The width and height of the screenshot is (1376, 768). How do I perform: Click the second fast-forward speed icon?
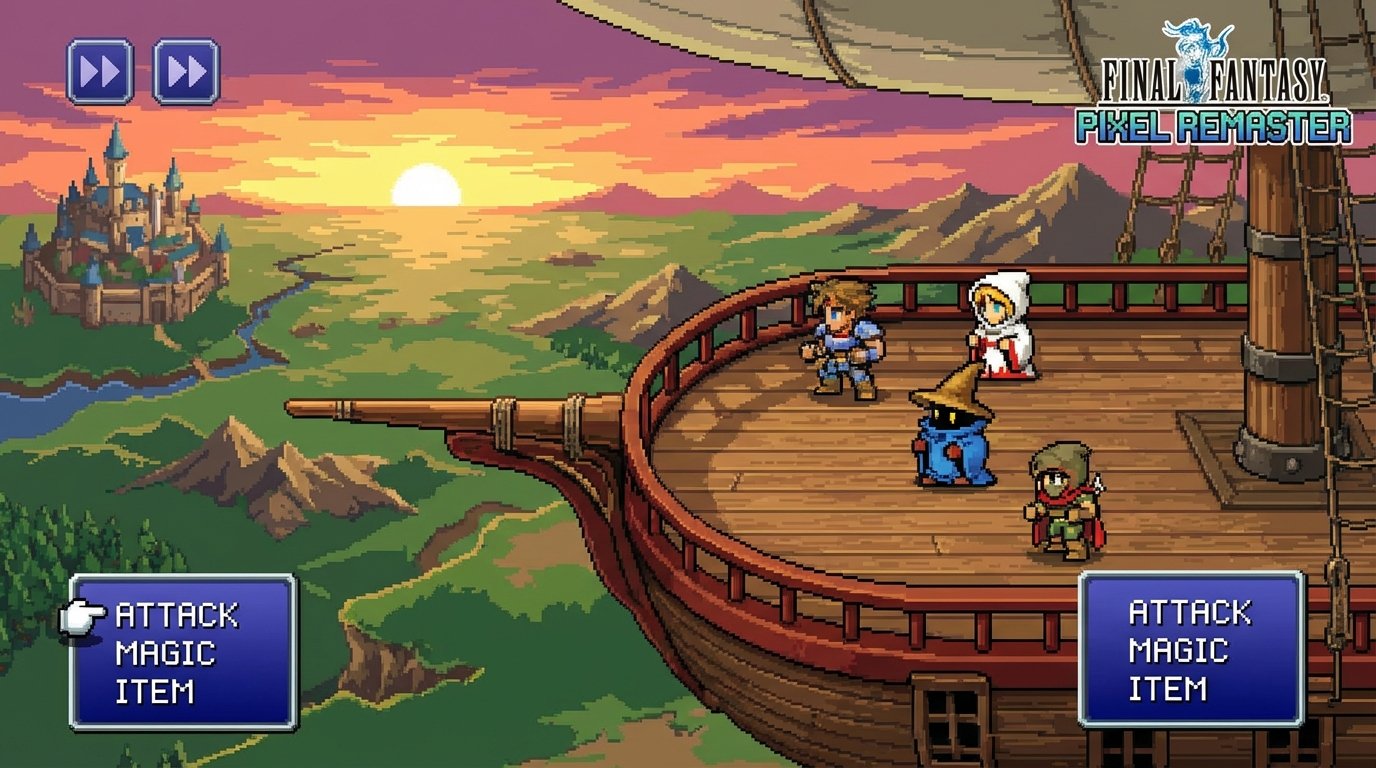tap(186, 70)
